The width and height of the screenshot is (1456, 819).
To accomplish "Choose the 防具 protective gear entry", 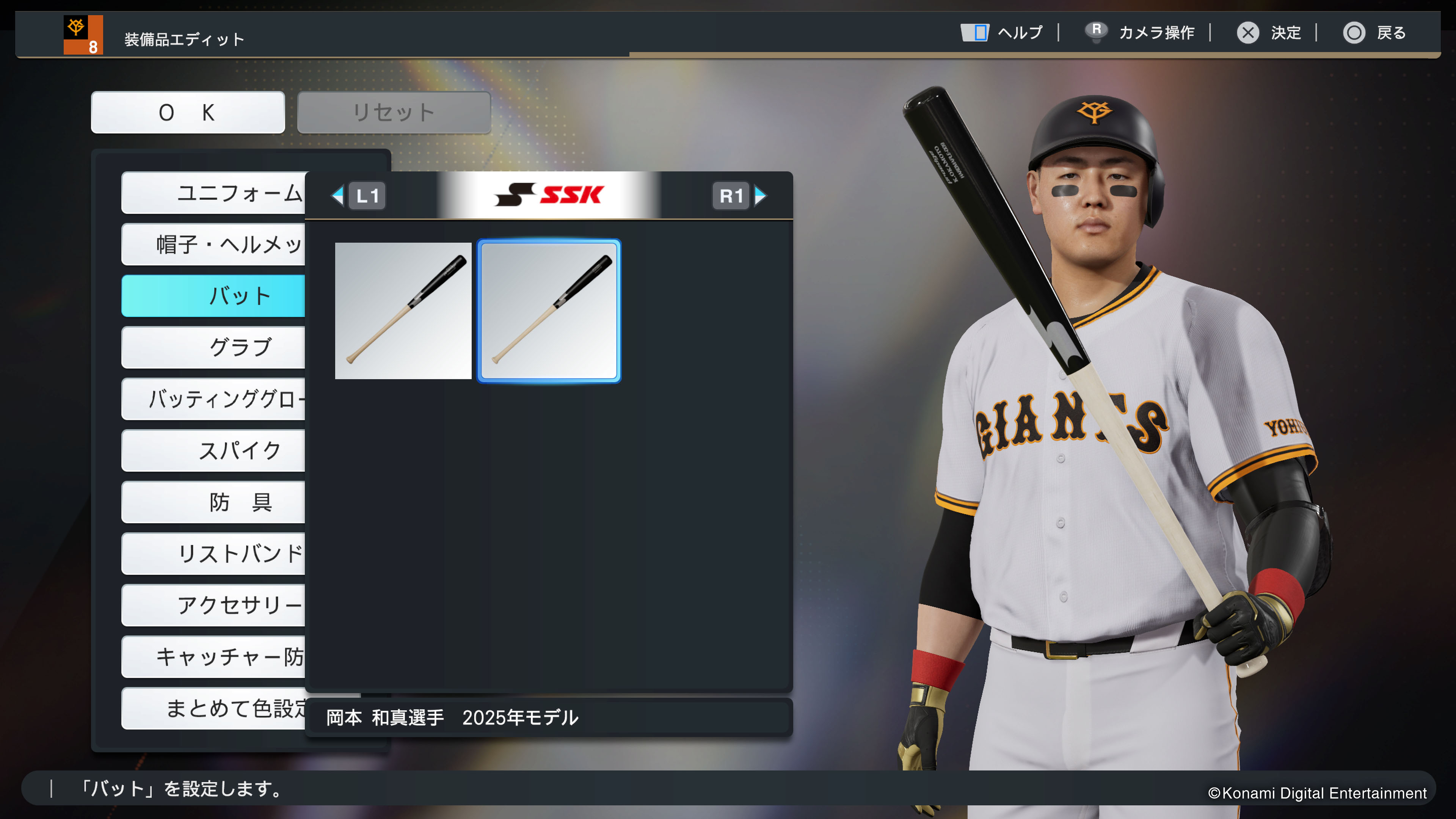I will 213,502.
